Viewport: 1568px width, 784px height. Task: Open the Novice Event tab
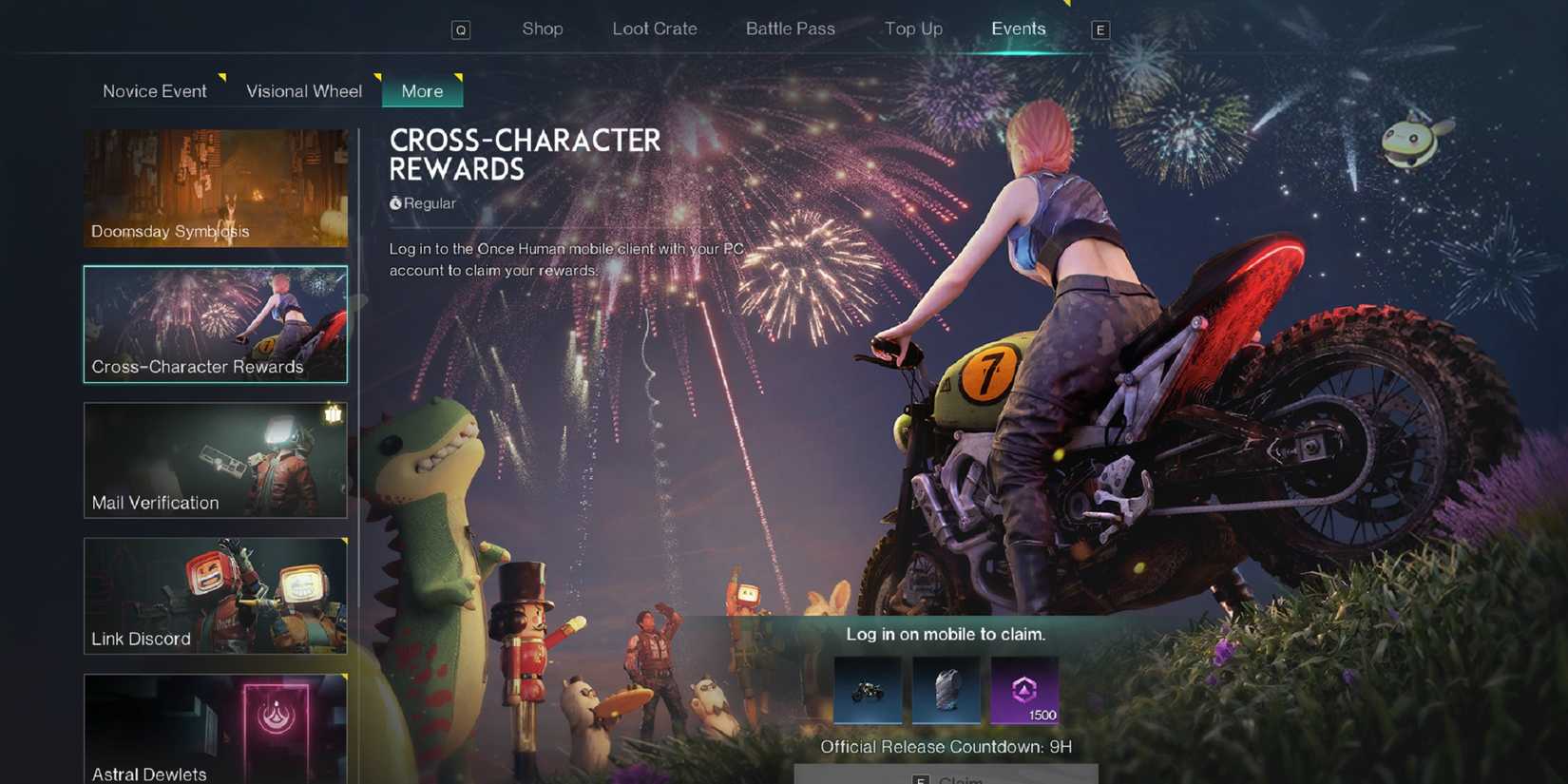click(x=154, y=90)
